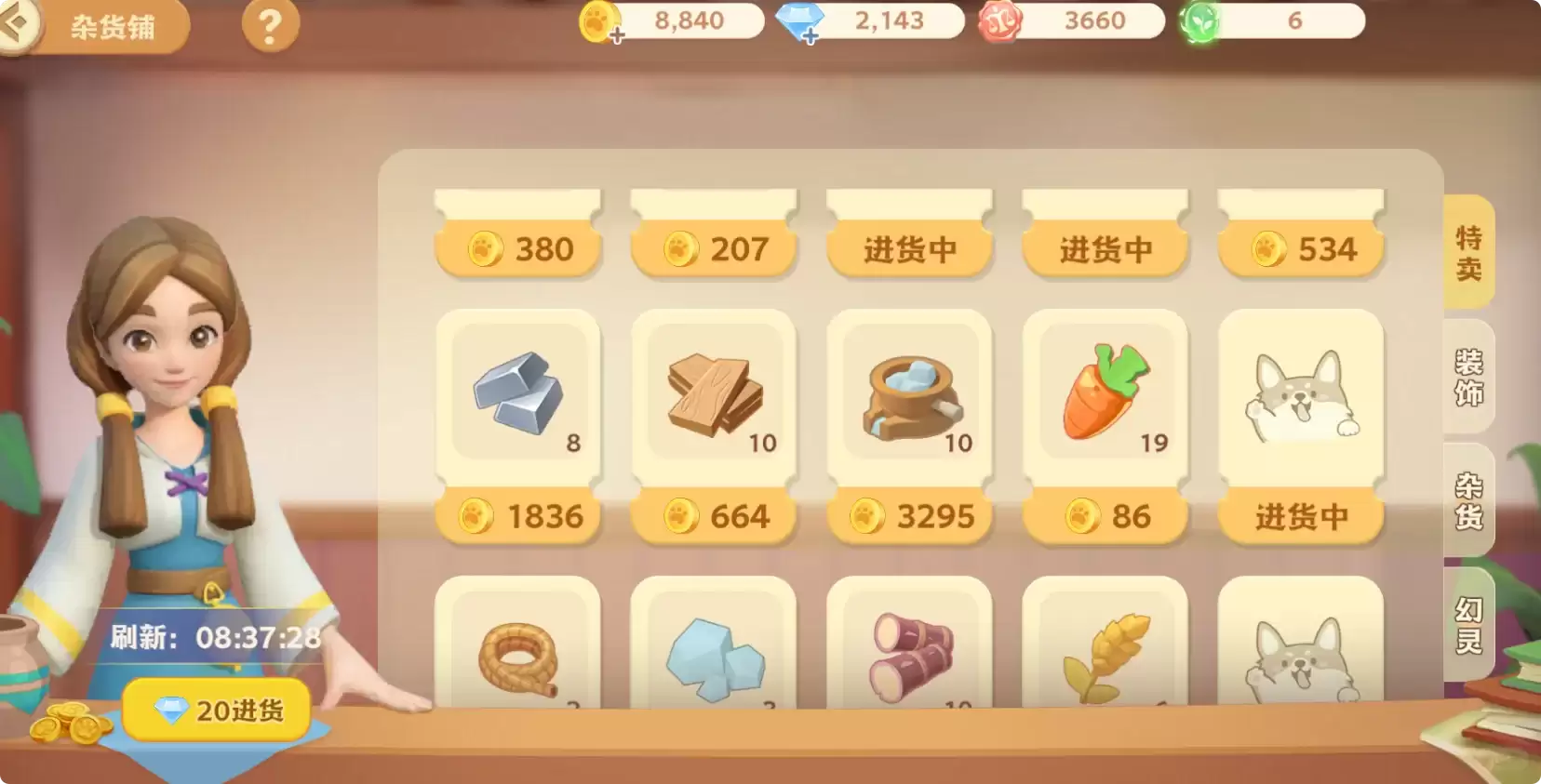This screenshot has width=1541, height=784.
Task: Select the bucket of ore item
Action: click(x=909, y=398)
